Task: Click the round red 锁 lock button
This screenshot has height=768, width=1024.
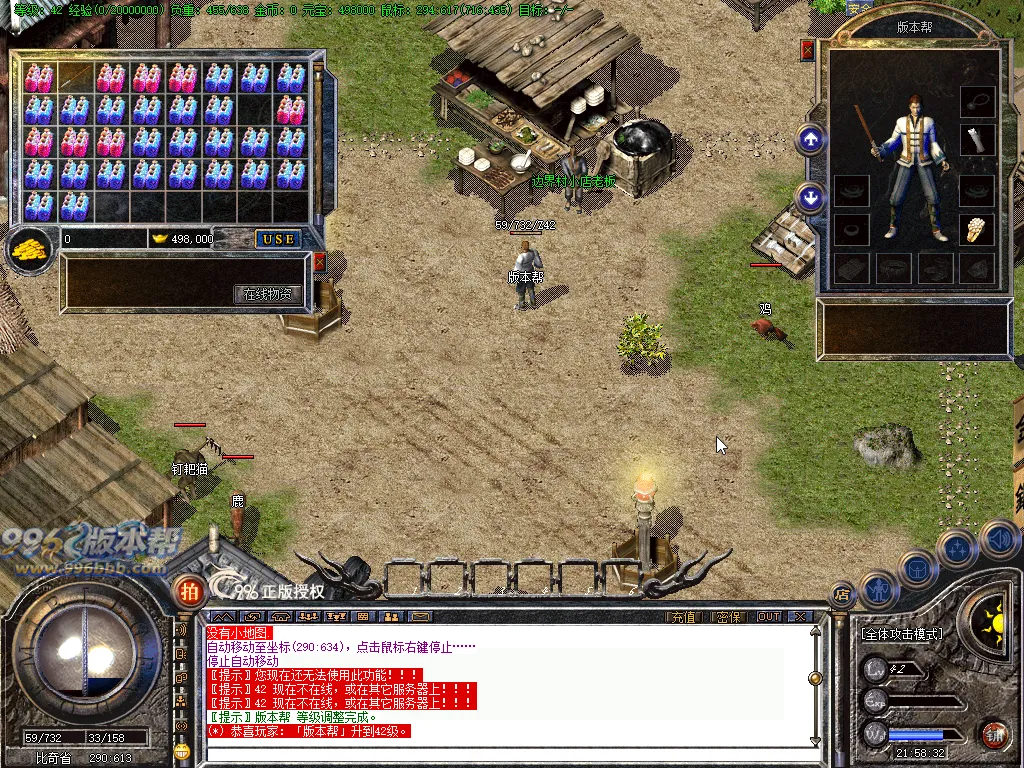Action: click(x=992, y=735)
